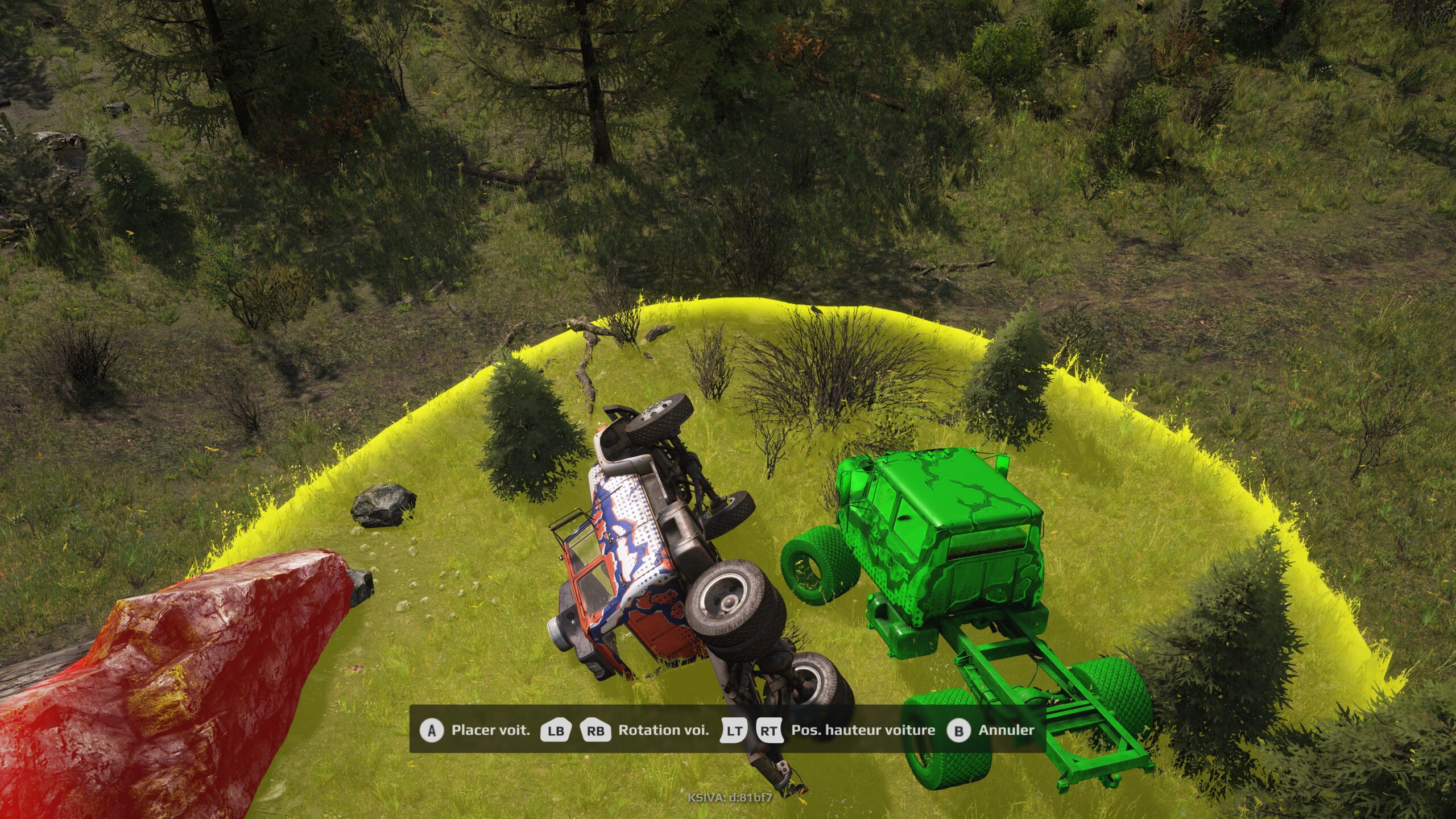Open the controller hint bar options
The image size is (1456, 819).
pyautogui.click(x=728, y=730)
